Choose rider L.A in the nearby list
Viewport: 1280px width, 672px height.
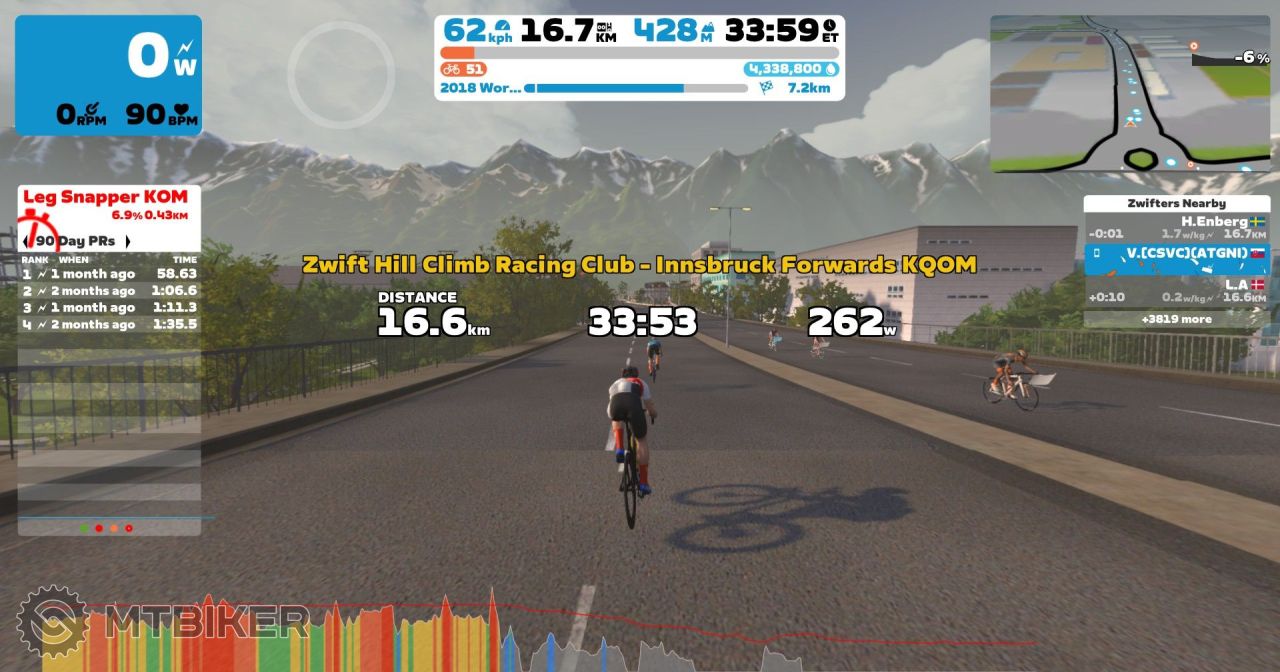point(1176,290)
